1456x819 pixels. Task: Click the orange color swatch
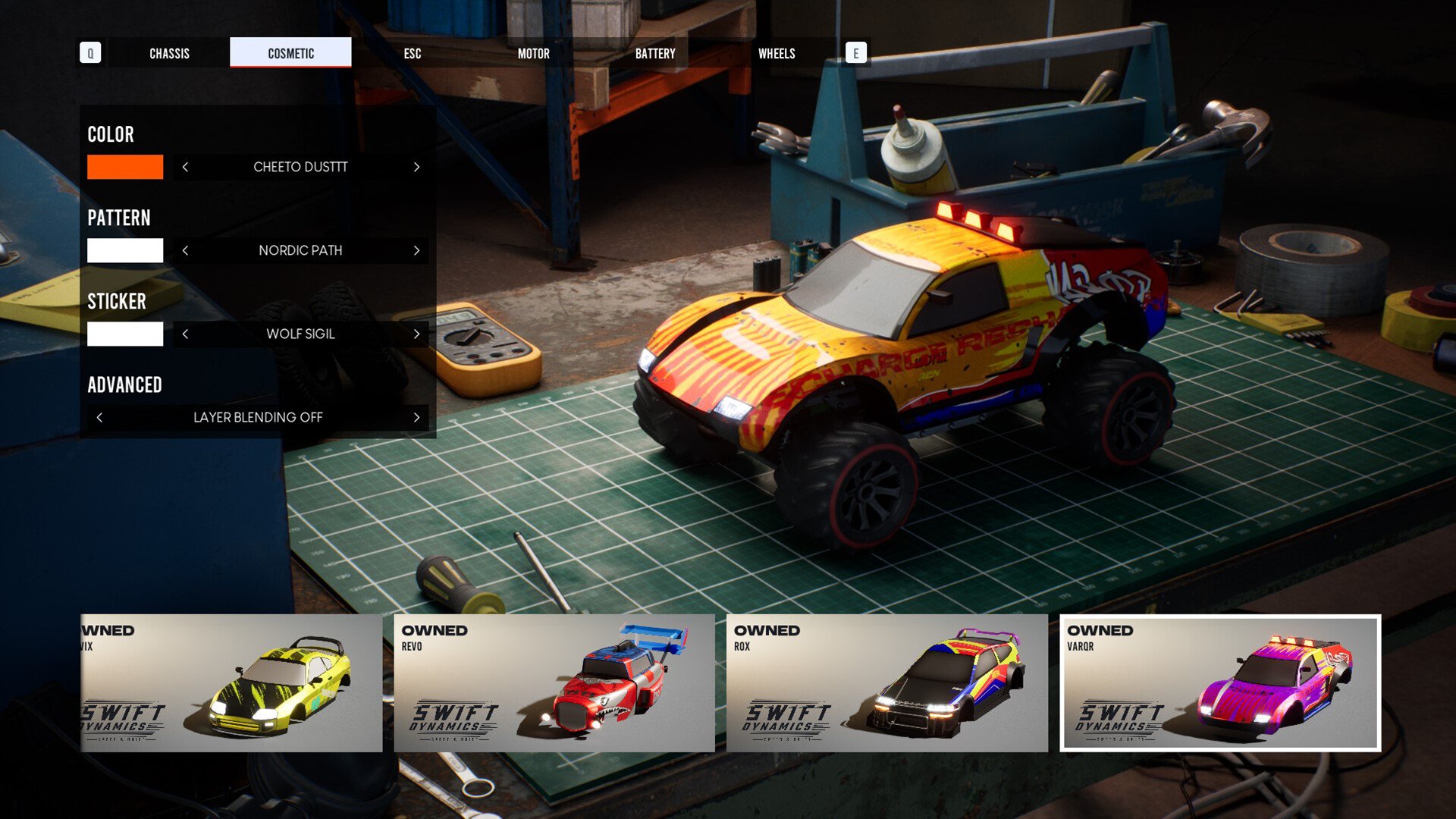[125, 167]
